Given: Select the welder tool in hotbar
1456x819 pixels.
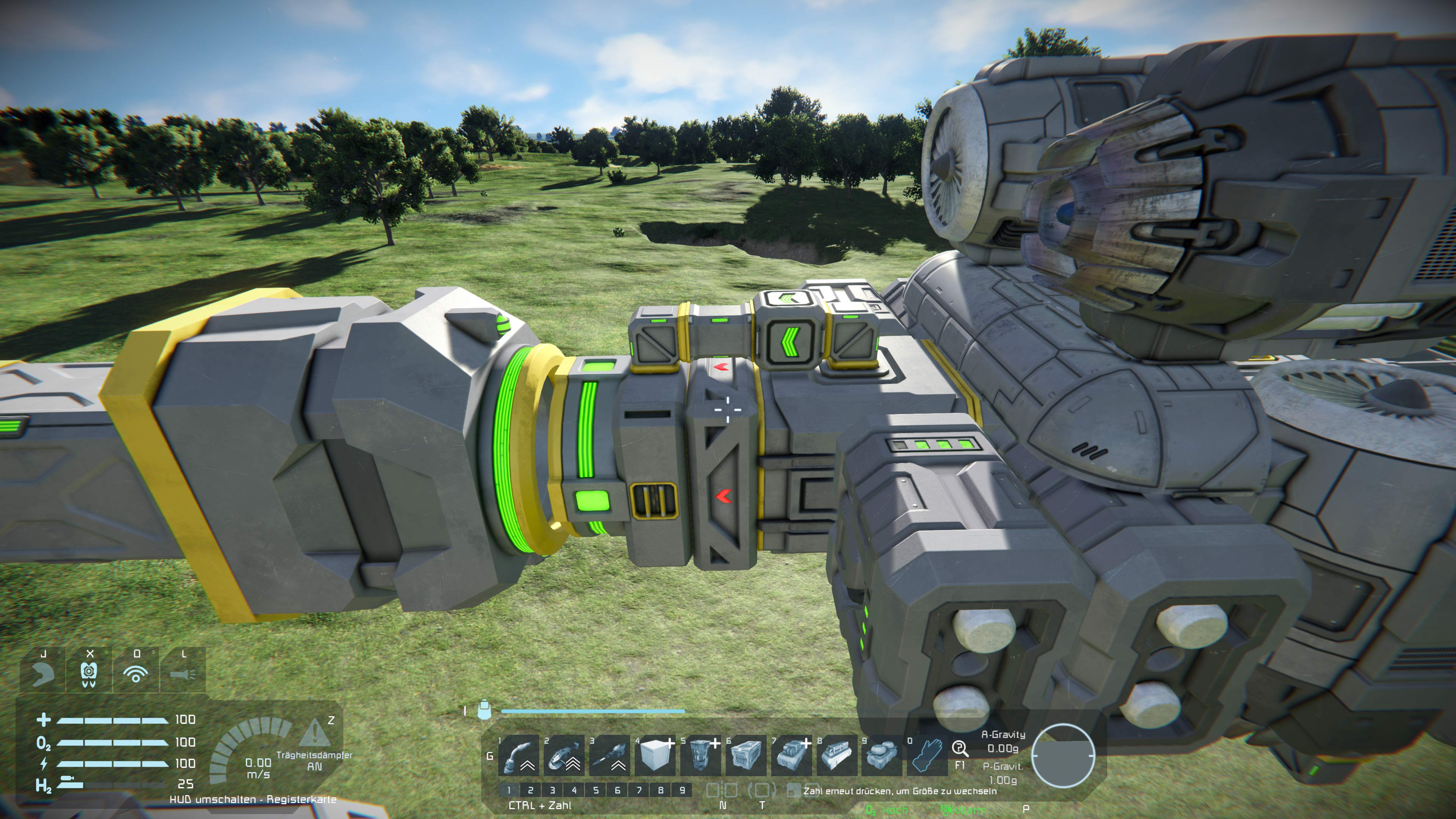Looking at the screenshot, I should 518,755.
